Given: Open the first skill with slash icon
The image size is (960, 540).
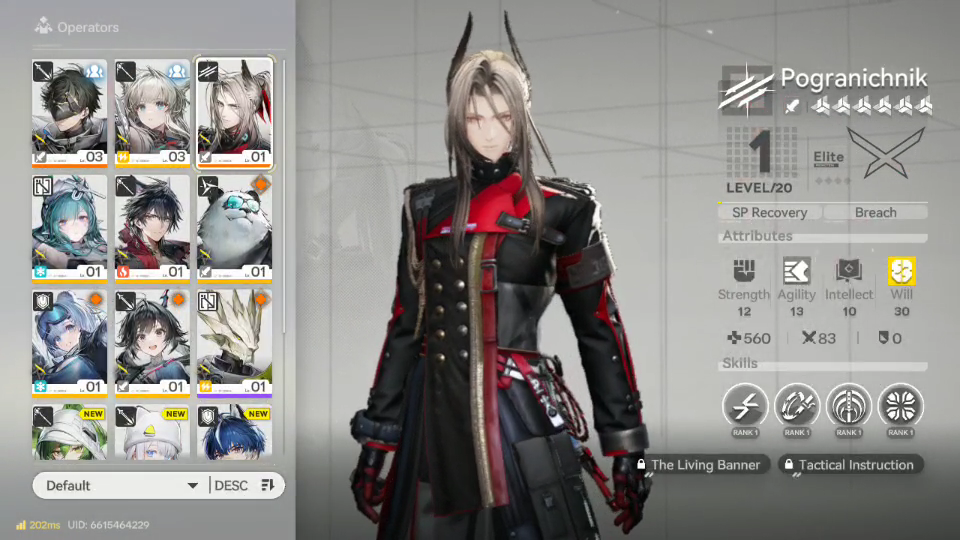Looking at the screenshot, I should [x=745, y=406].
